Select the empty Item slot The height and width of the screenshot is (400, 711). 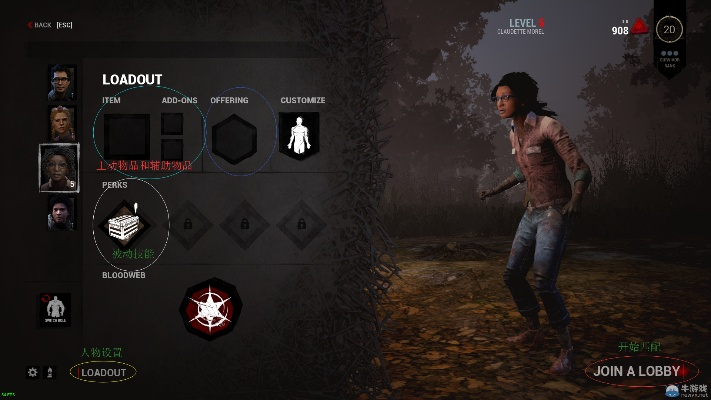[x=127, y=136]
